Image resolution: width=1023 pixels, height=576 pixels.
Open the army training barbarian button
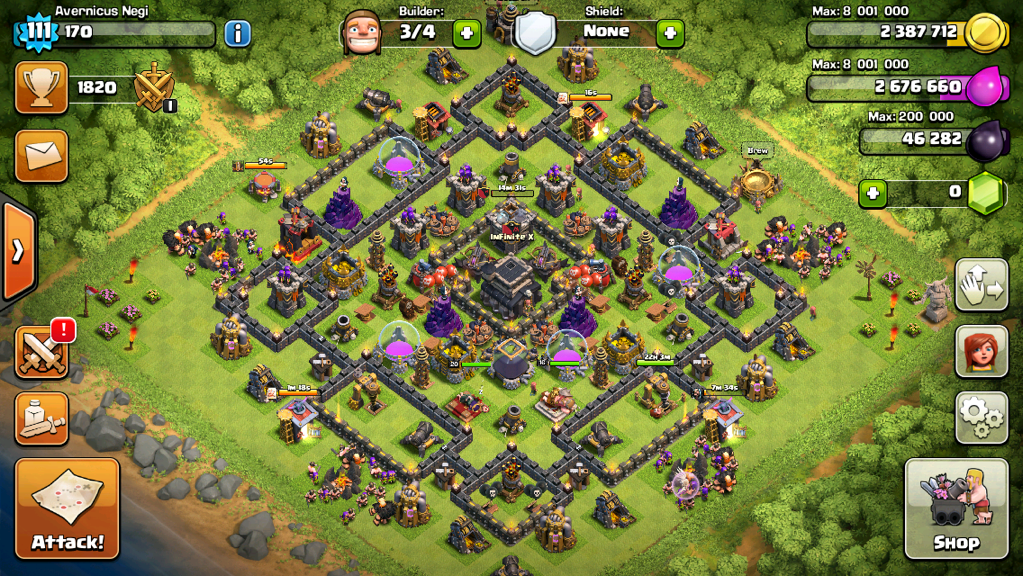point(42,418)
